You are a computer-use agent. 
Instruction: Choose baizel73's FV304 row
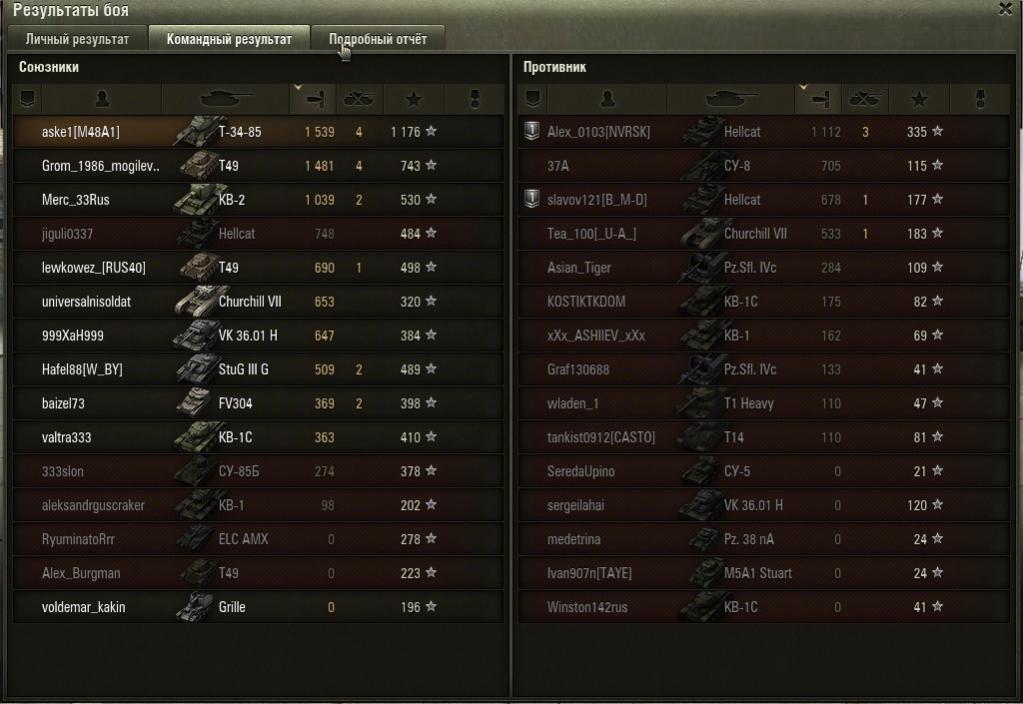point(258,404)
